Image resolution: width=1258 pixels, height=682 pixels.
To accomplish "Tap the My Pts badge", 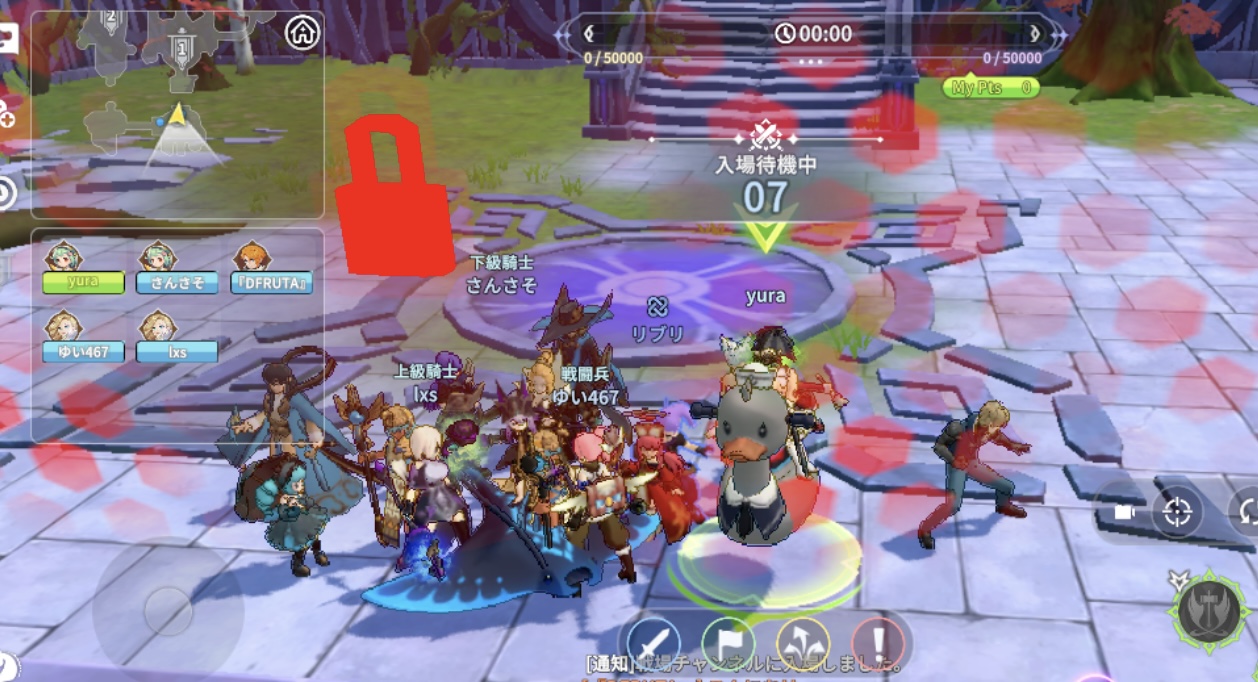I will click(990, 88).
